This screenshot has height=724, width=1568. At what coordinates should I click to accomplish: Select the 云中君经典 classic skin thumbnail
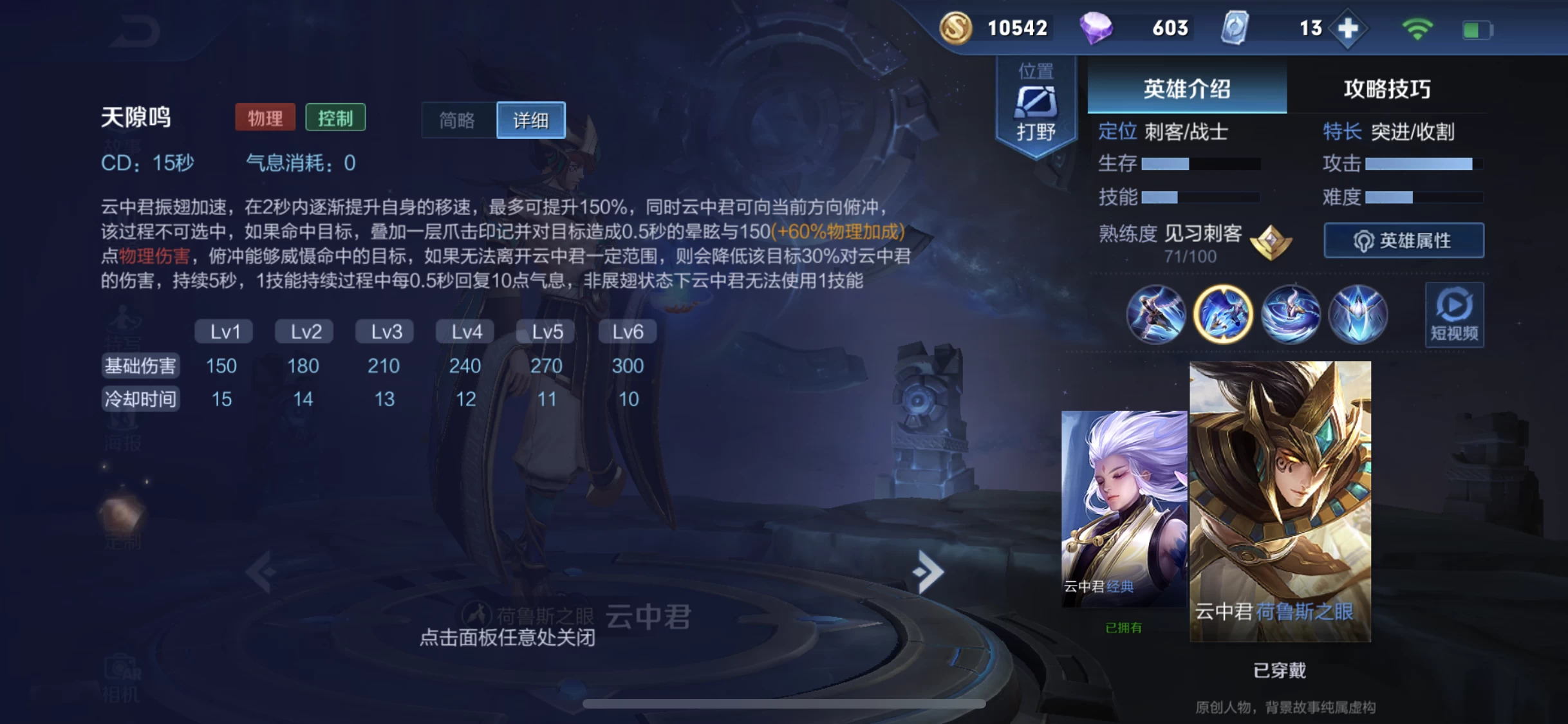click(1126, 508)
